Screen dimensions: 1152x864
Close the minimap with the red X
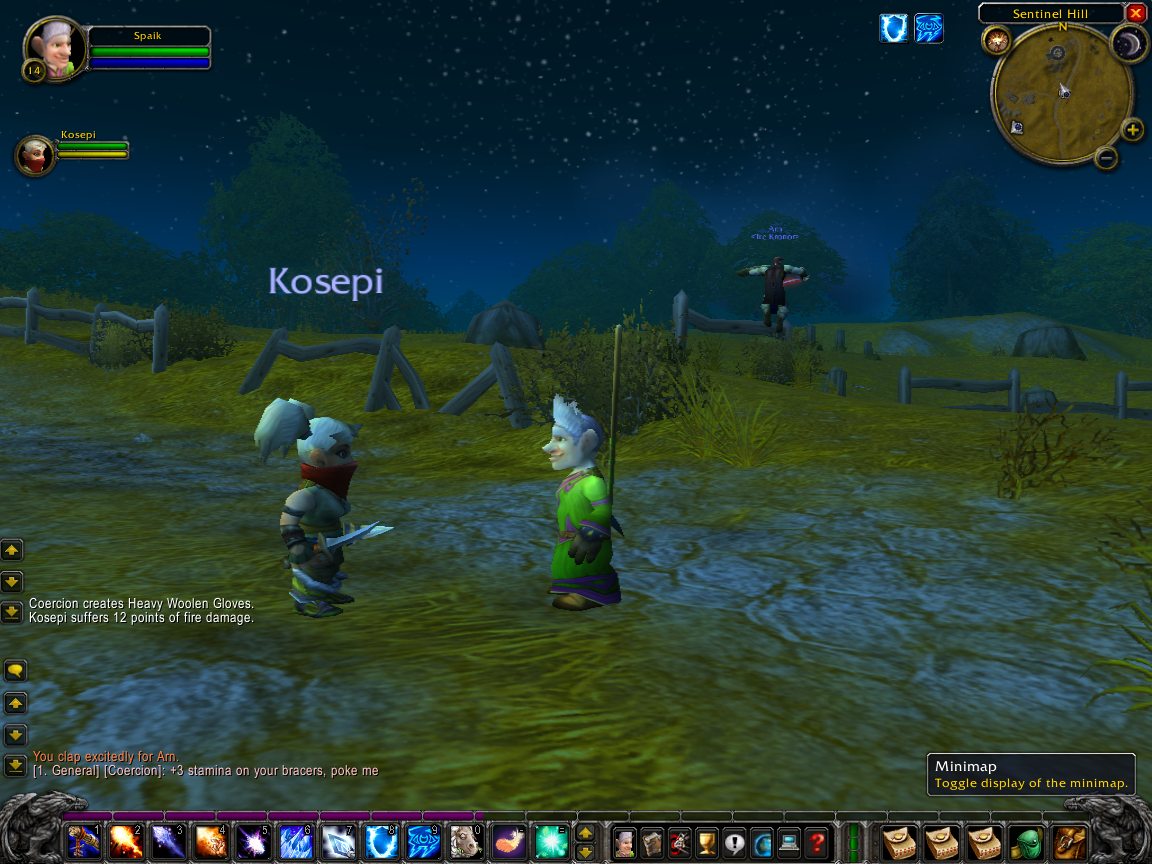point(1135,13)
